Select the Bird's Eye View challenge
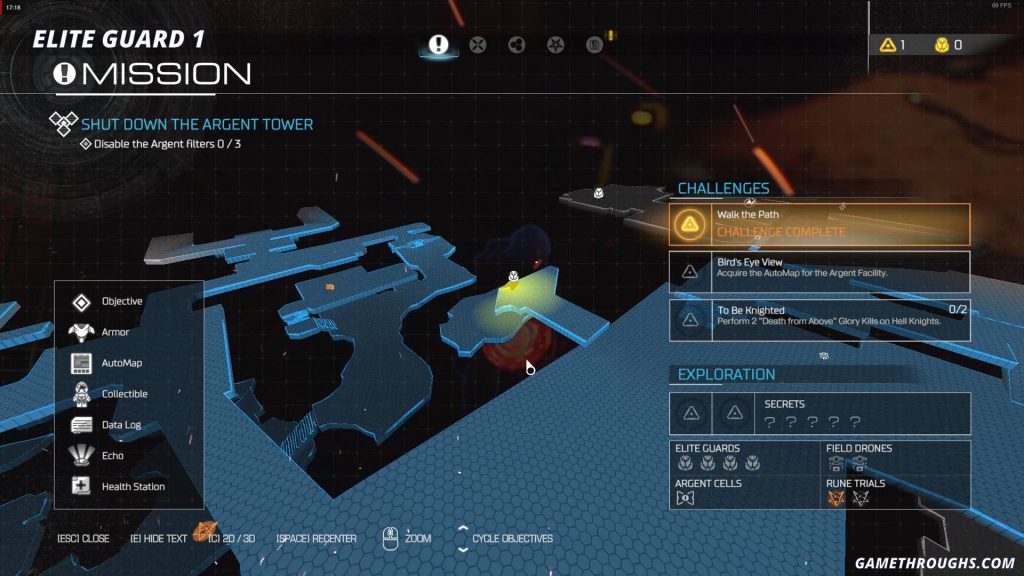The width and height of the screenshot is (1024, 576). (x=819, y=271)
